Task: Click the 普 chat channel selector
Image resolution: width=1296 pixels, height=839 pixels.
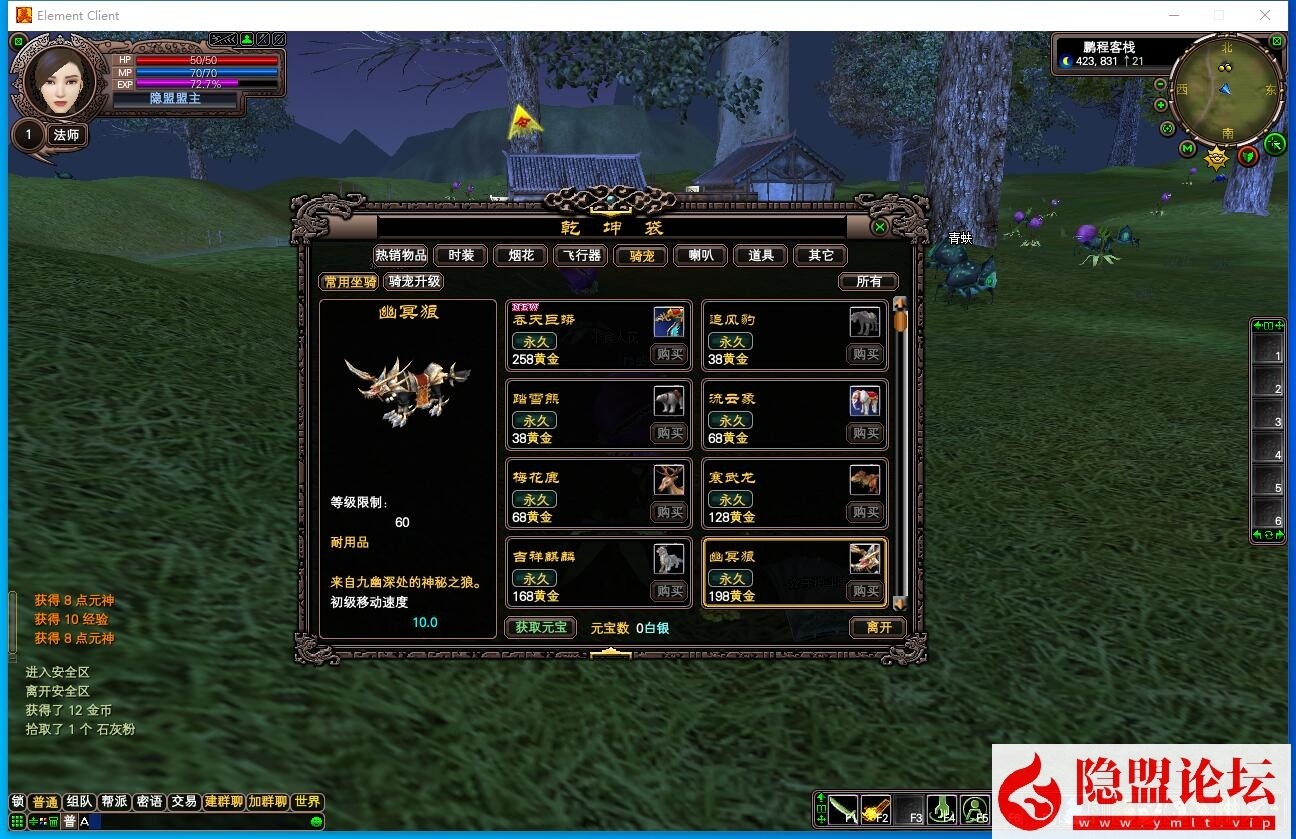Action: coord(68,821)
